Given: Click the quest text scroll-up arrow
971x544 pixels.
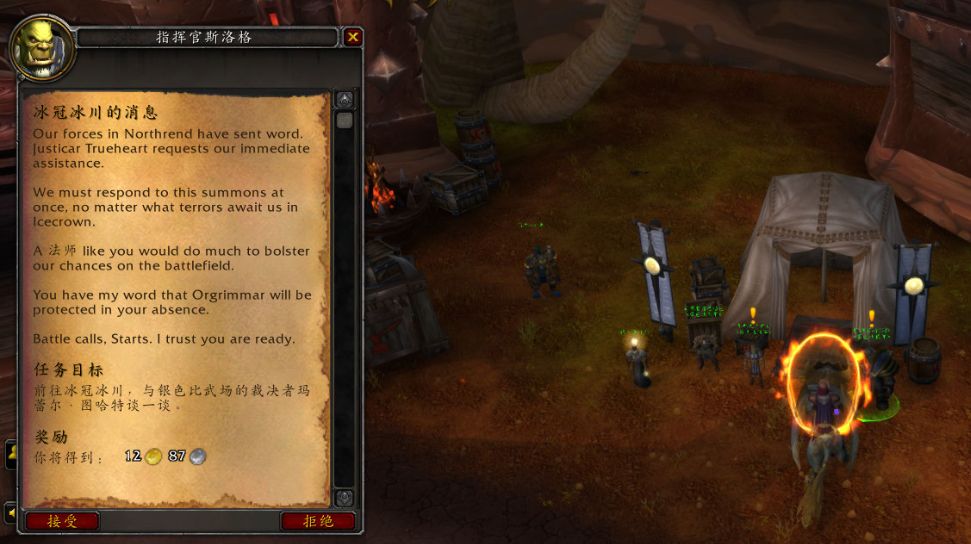Looking at the screenshot, I should click(x=344, y=100).
